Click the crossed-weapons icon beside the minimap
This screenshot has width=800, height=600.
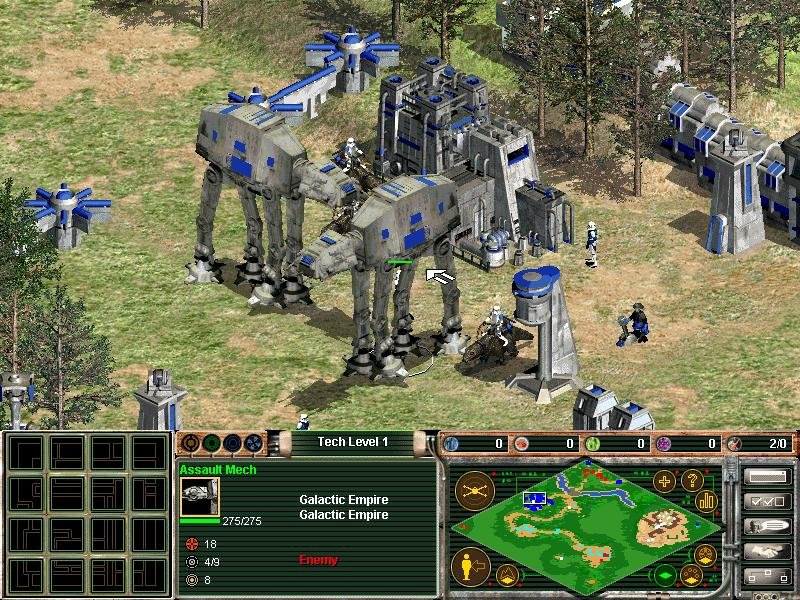(x=472, y=490)
